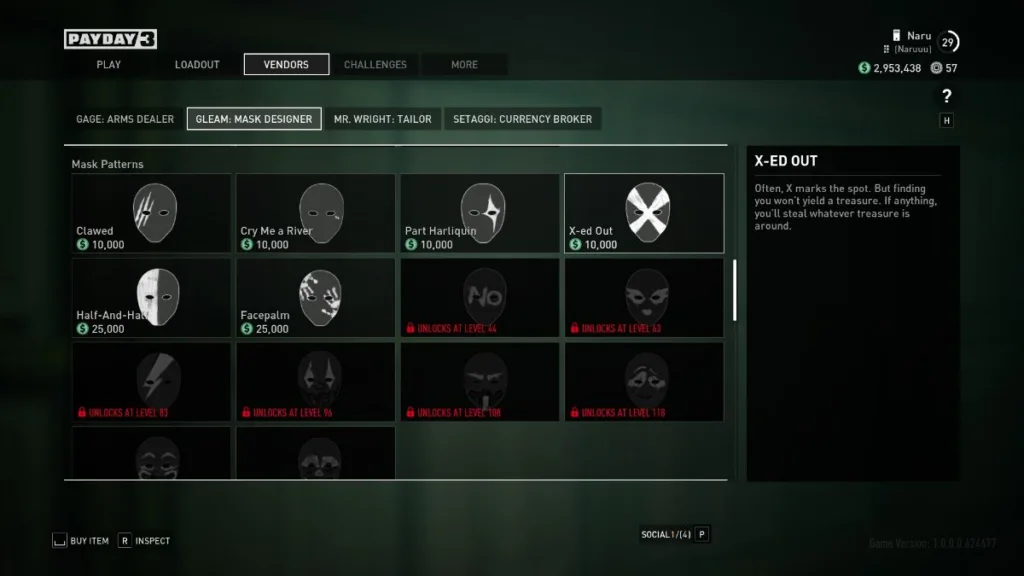Select Gleam: Mask Designer vendor
1024x576 pixels.
(254, 119)
